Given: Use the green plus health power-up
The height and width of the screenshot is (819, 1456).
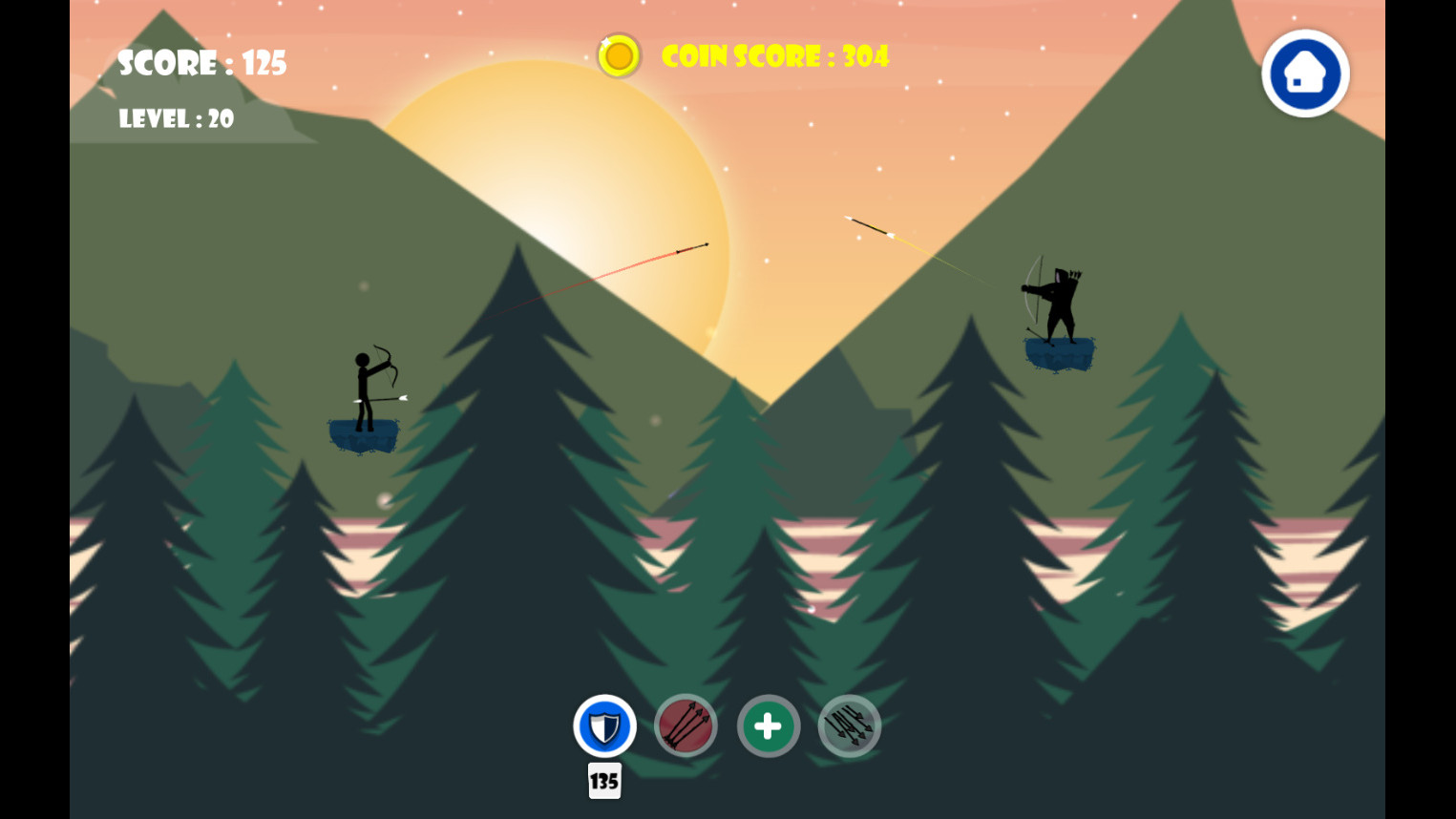Looking at the screenshot, I should [768, 726].
